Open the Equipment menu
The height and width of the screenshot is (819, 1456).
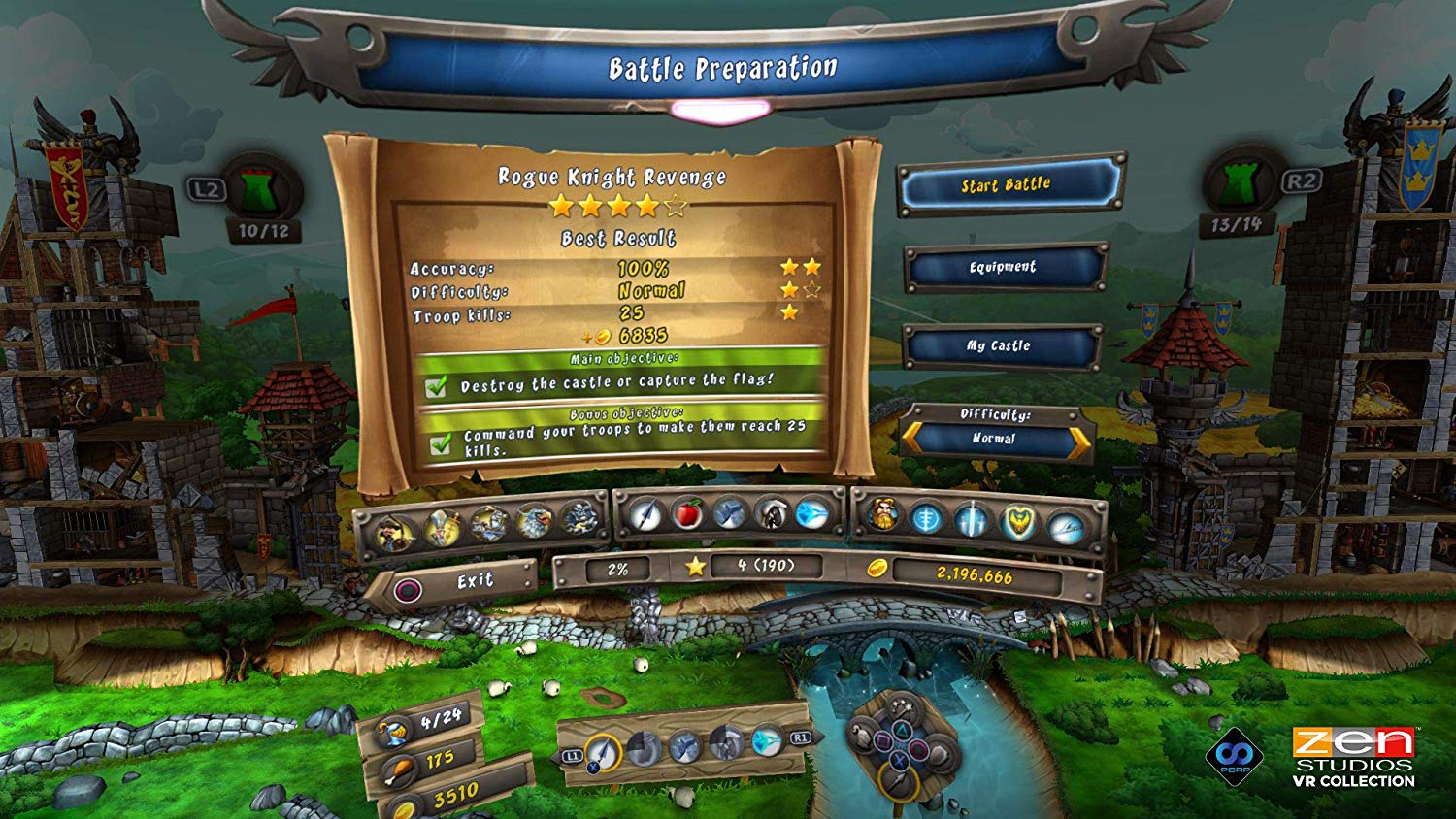pos(1003,267)
